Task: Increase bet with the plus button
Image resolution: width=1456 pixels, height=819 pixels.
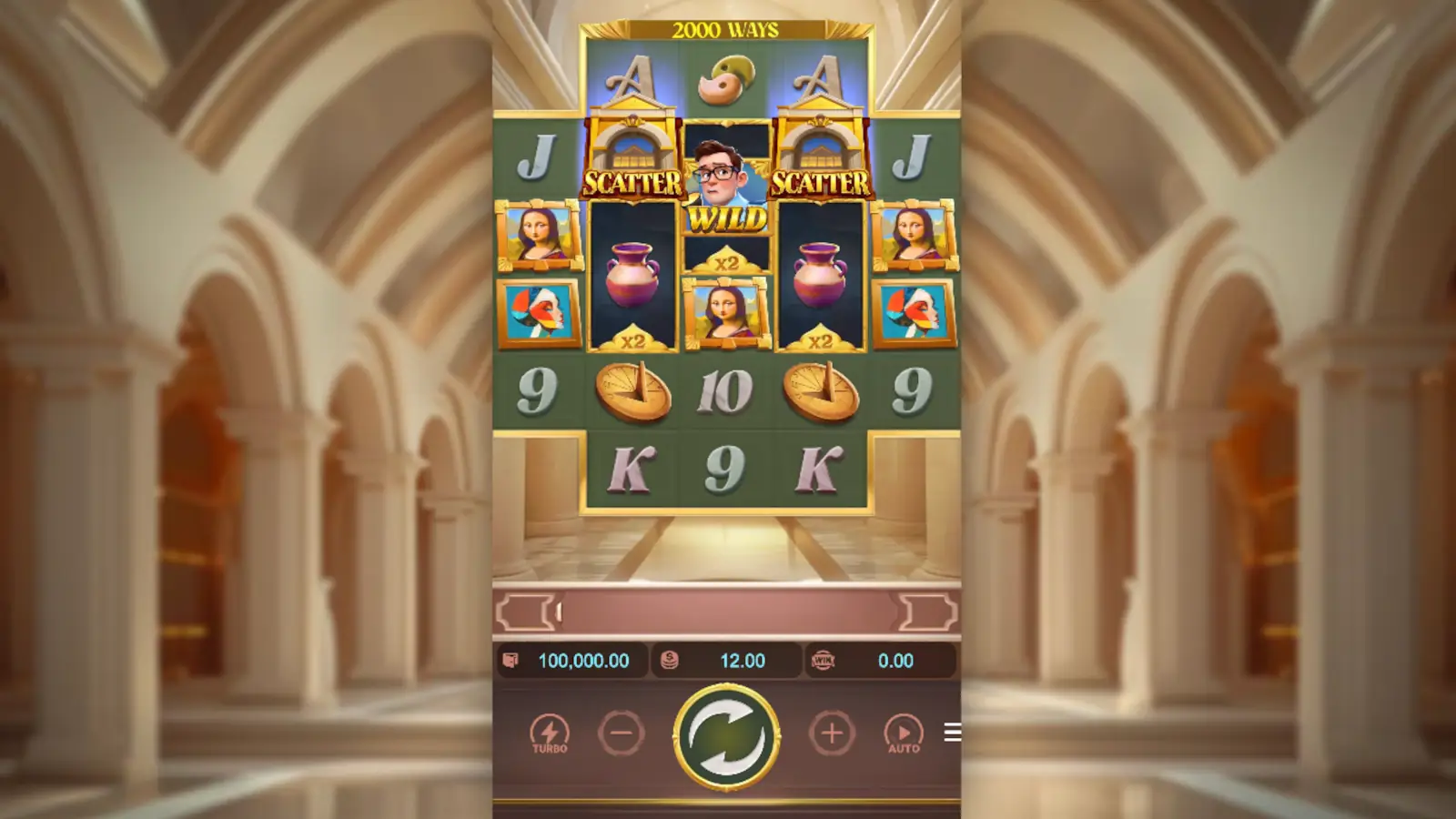Action: click(x=830, y=731)
